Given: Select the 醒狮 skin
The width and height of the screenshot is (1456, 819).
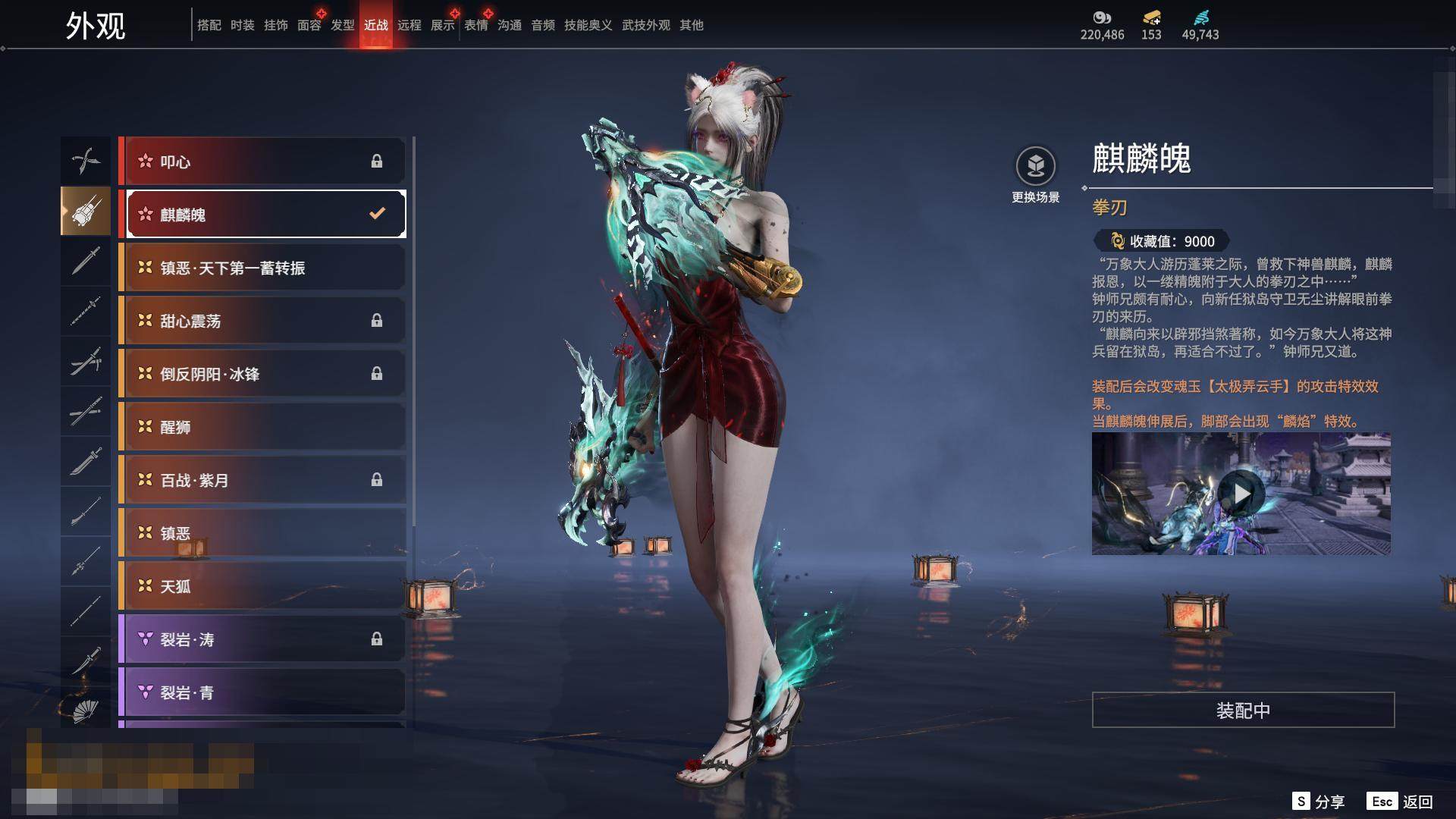Looking at the screenshot, I should click(x=262, y=427).
